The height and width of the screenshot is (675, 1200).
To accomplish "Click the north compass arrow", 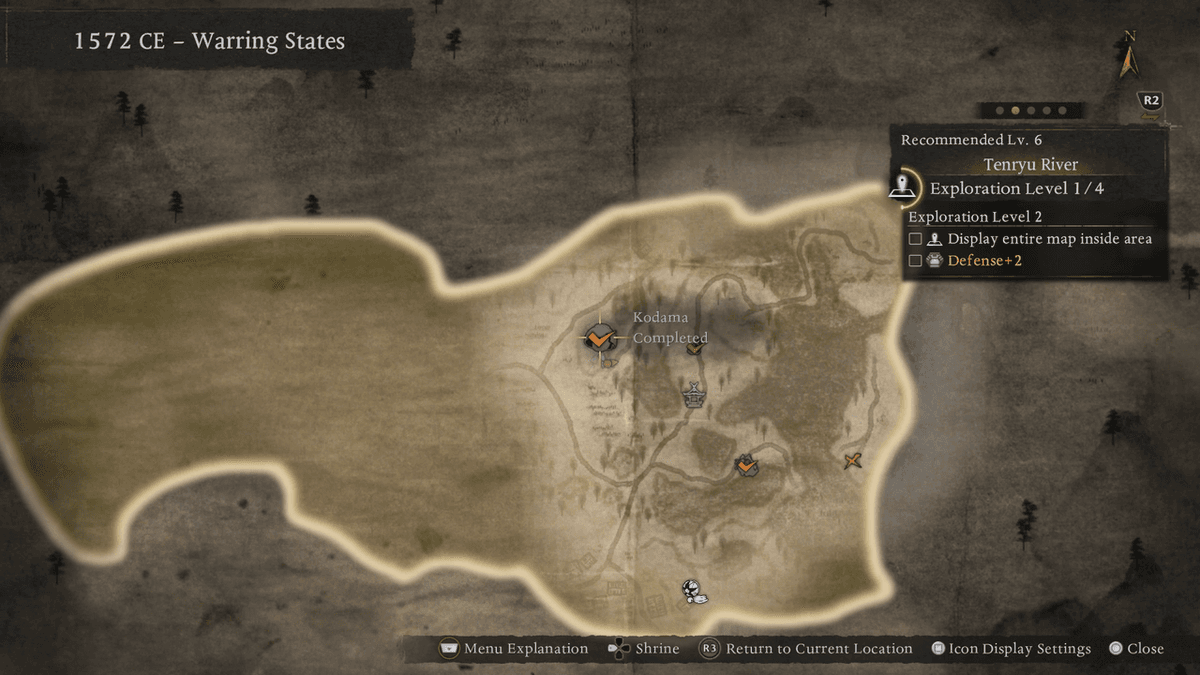I will (1129, 60).
